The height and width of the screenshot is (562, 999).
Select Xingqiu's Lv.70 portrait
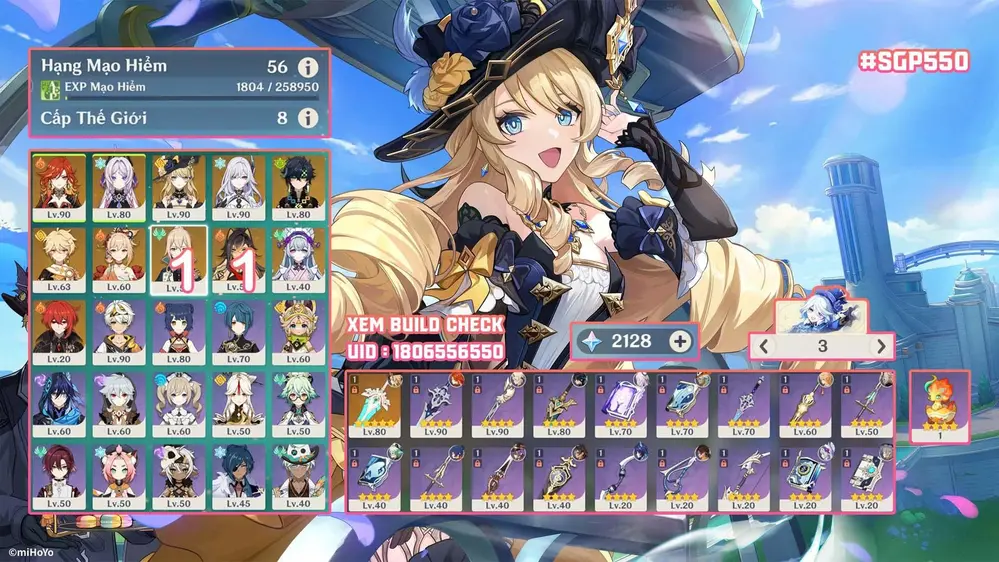tap(239, 326)
